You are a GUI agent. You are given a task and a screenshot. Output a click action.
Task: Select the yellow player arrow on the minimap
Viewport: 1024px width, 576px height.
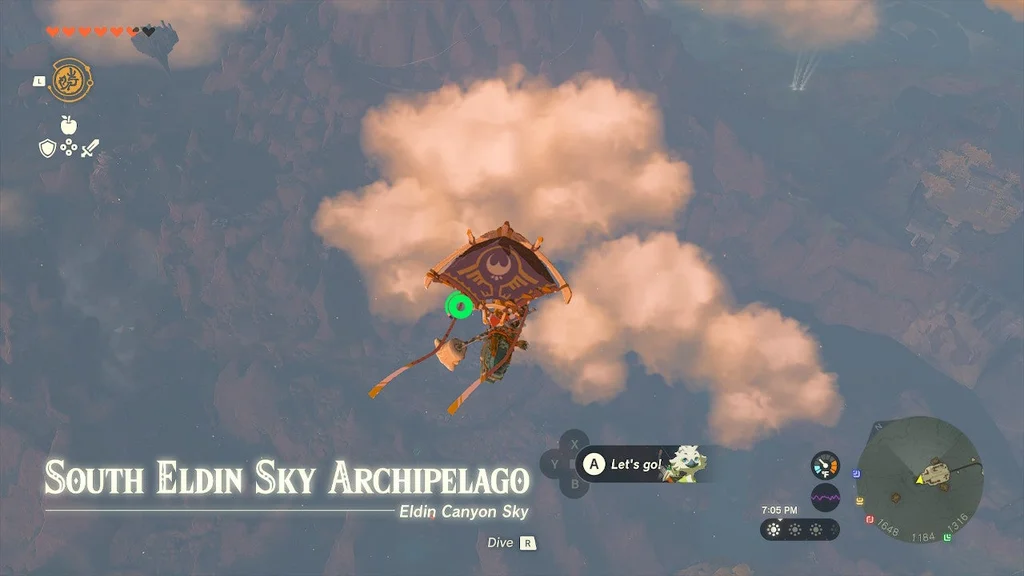920,481
